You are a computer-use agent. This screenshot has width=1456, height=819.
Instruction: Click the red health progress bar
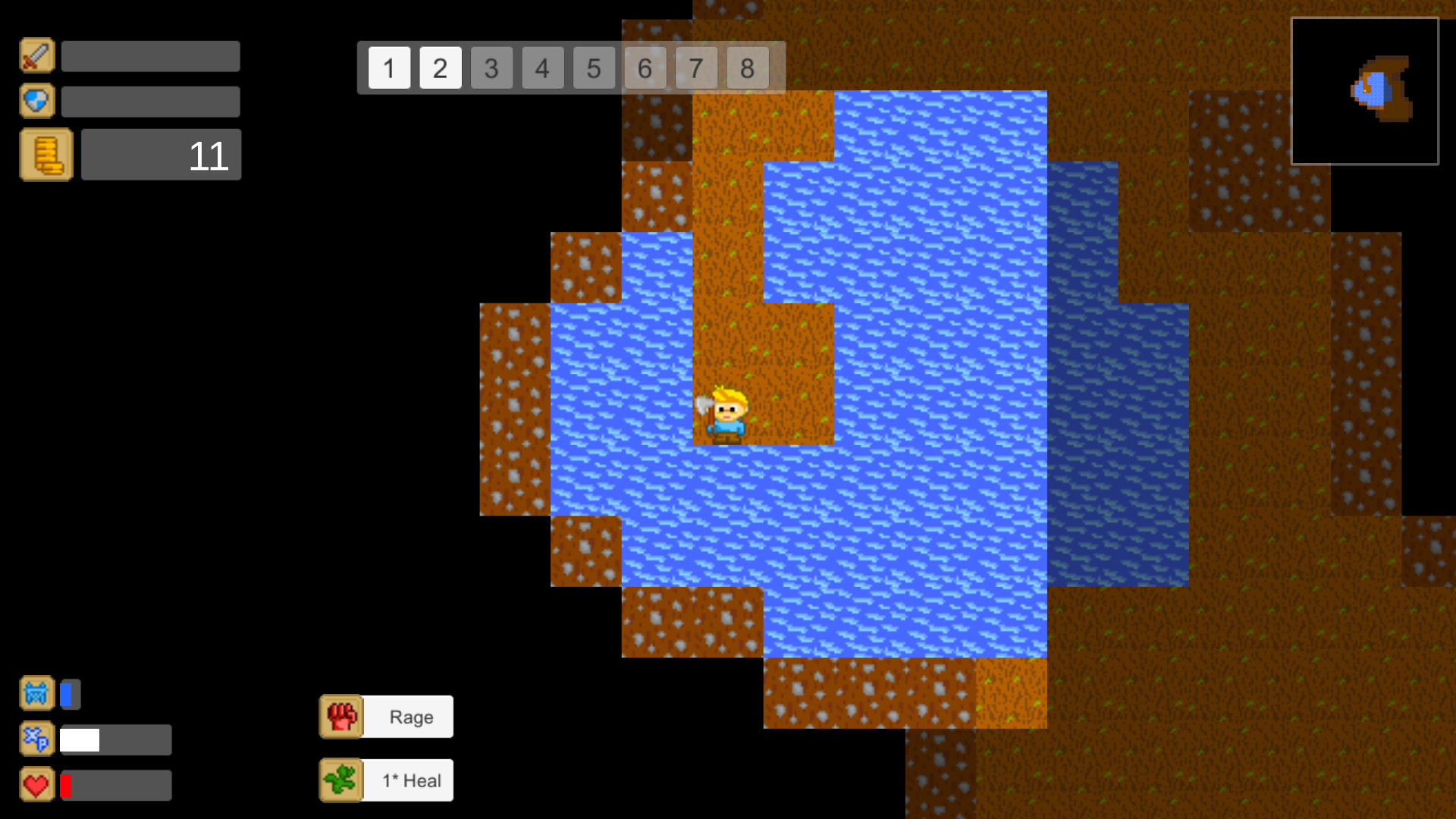click(114, 784)
